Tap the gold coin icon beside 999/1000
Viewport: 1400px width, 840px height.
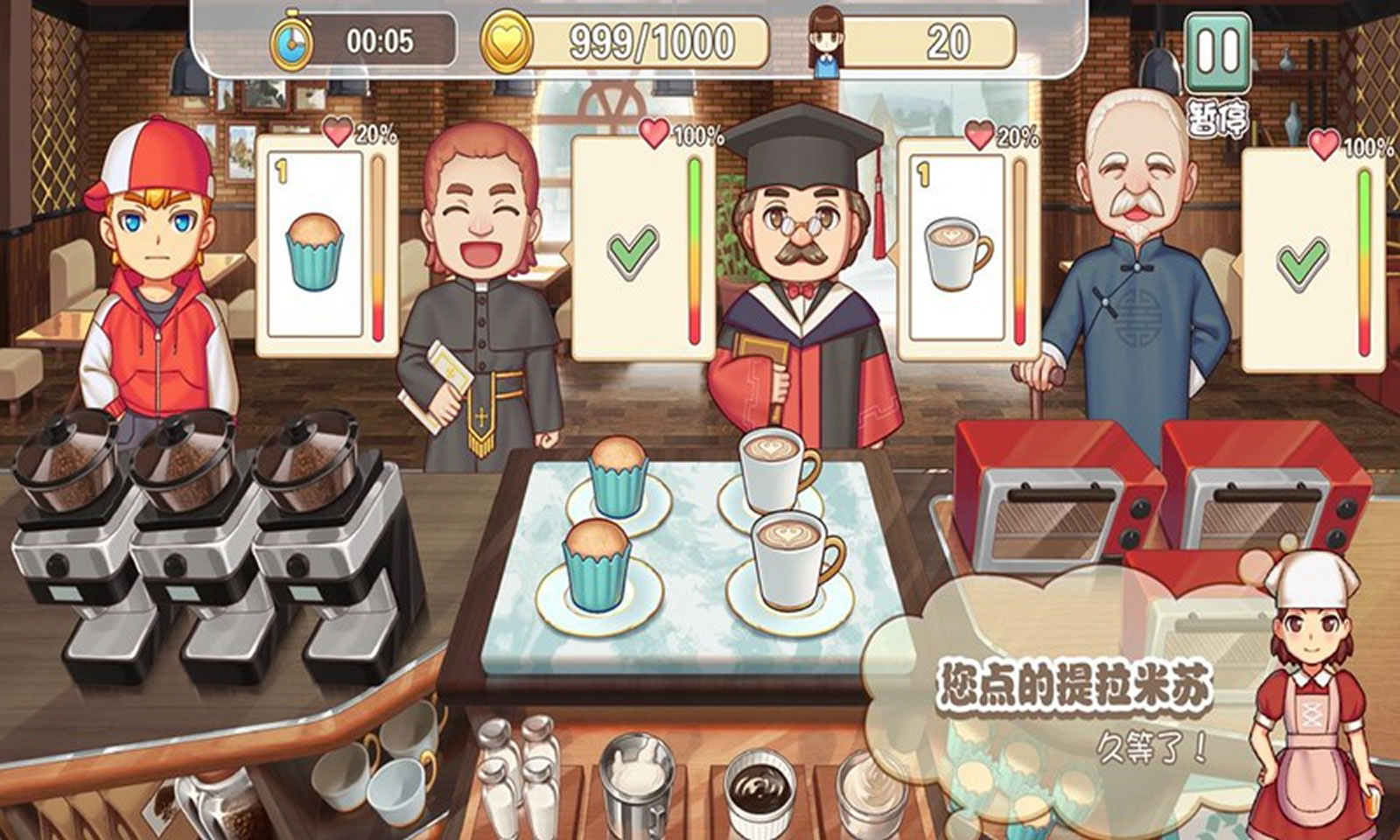[506, 38]
